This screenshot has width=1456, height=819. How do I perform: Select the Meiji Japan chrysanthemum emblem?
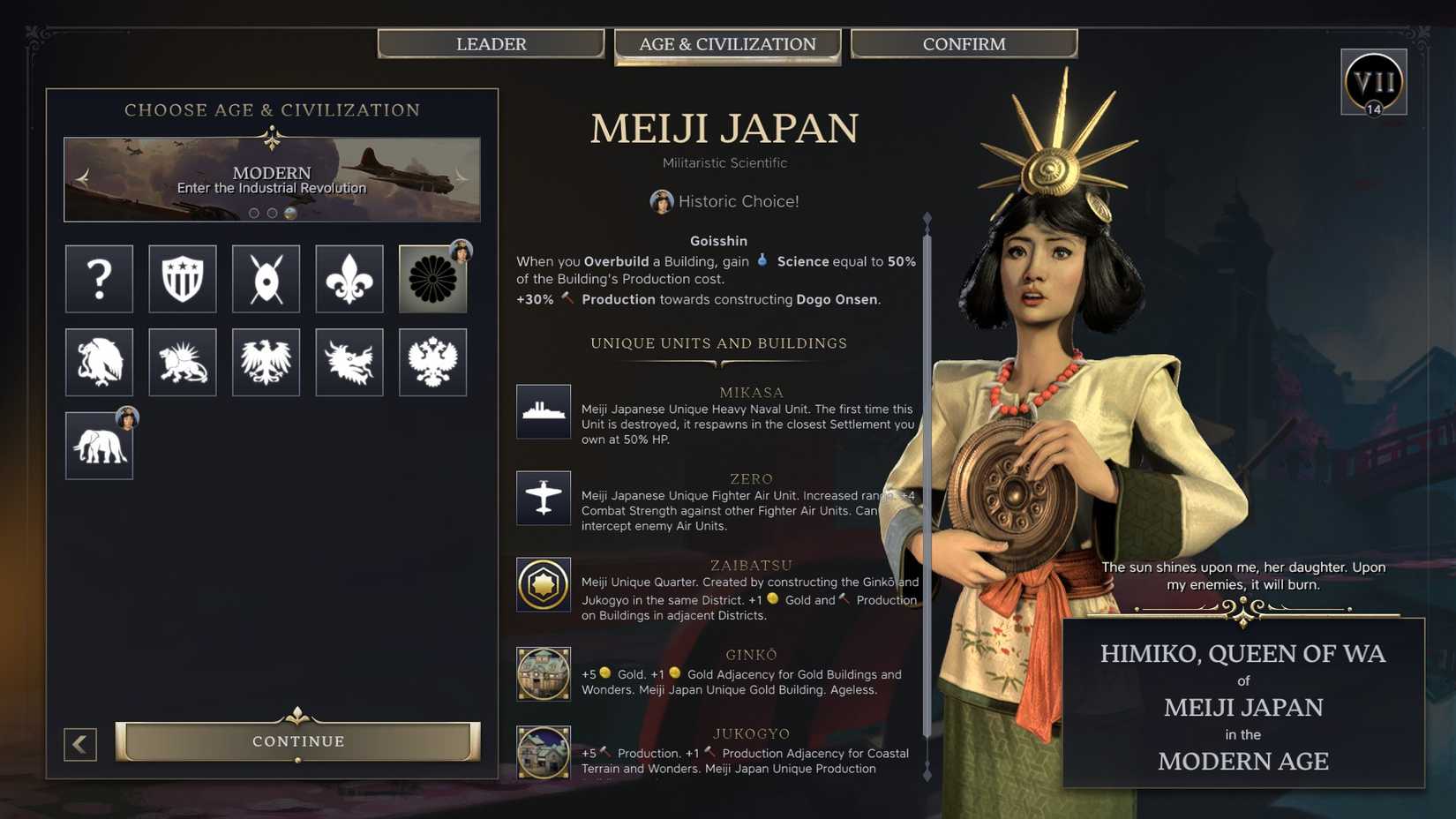tap(432, 279)
